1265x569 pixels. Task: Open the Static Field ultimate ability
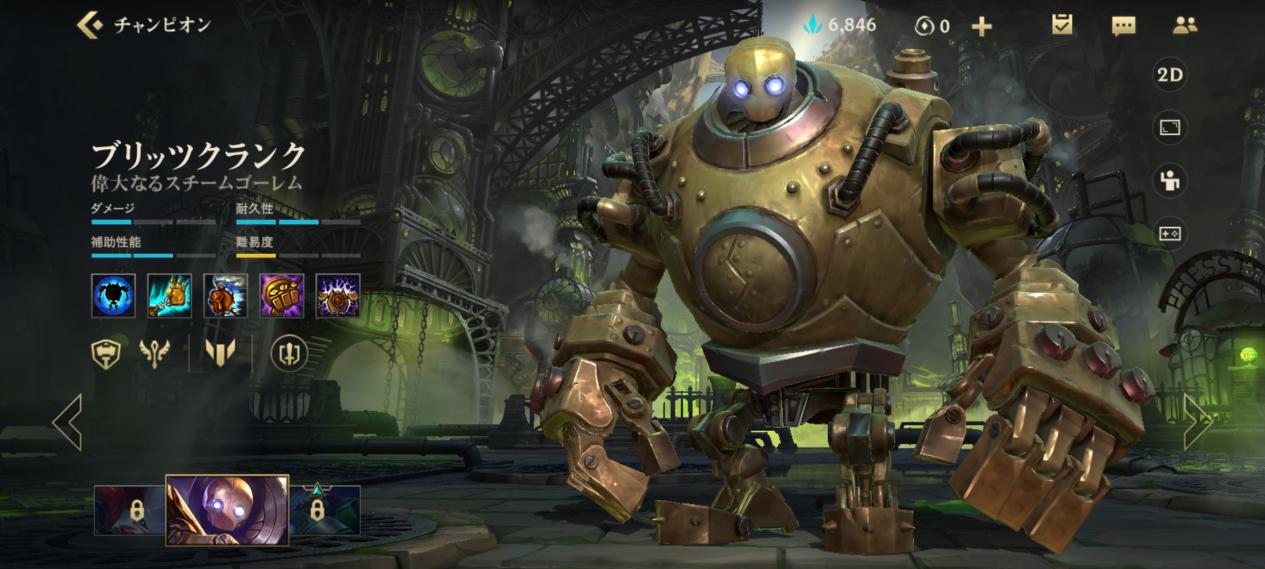pos(338,295)
